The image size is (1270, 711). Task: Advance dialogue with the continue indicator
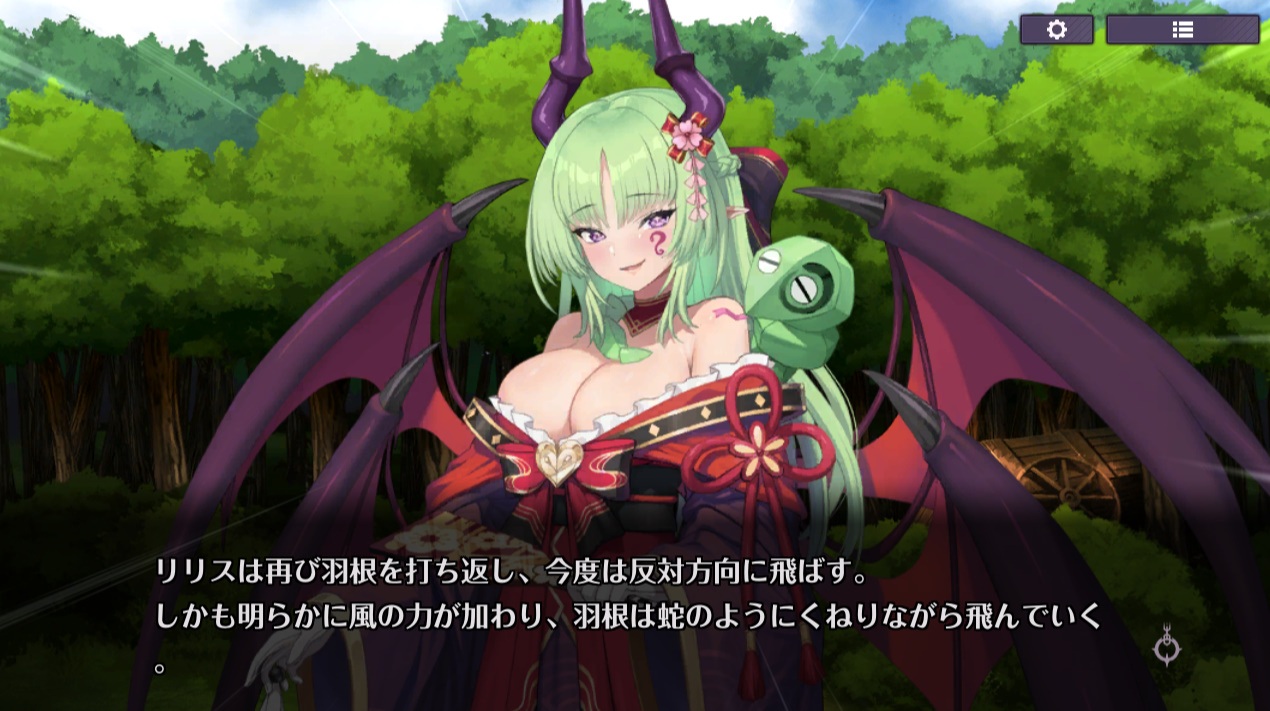[x=1166, y=647]
